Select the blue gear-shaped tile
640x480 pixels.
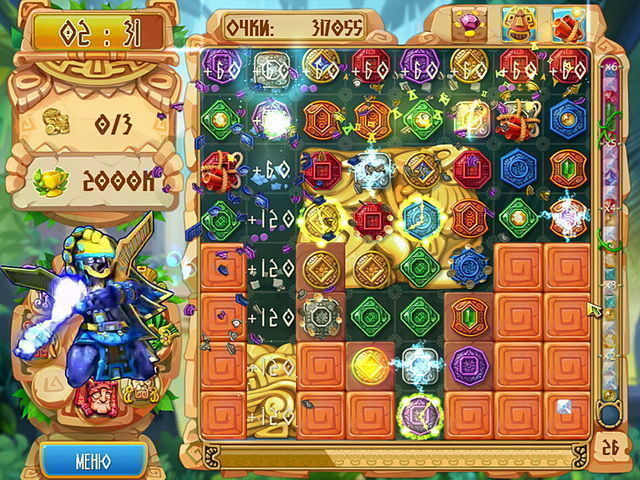click(x=469, y=267)
